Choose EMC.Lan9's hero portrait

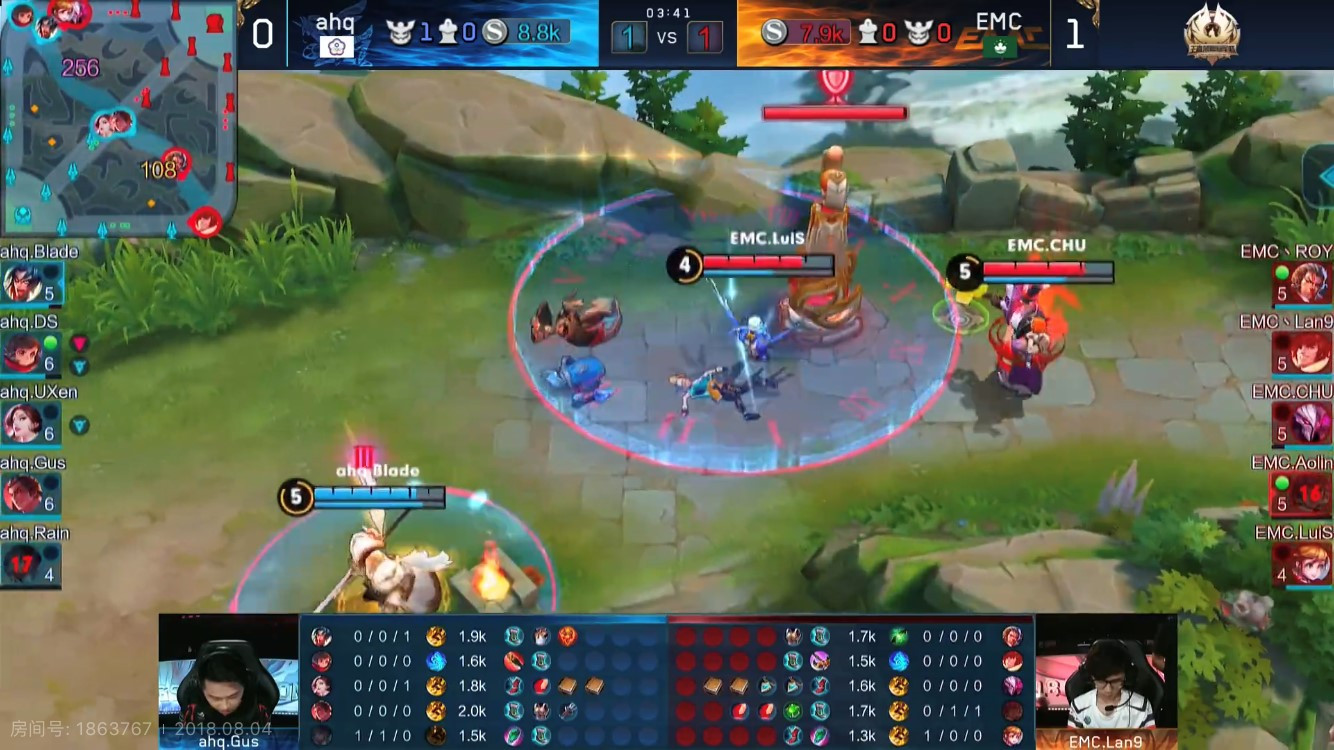click(1311, 353)
